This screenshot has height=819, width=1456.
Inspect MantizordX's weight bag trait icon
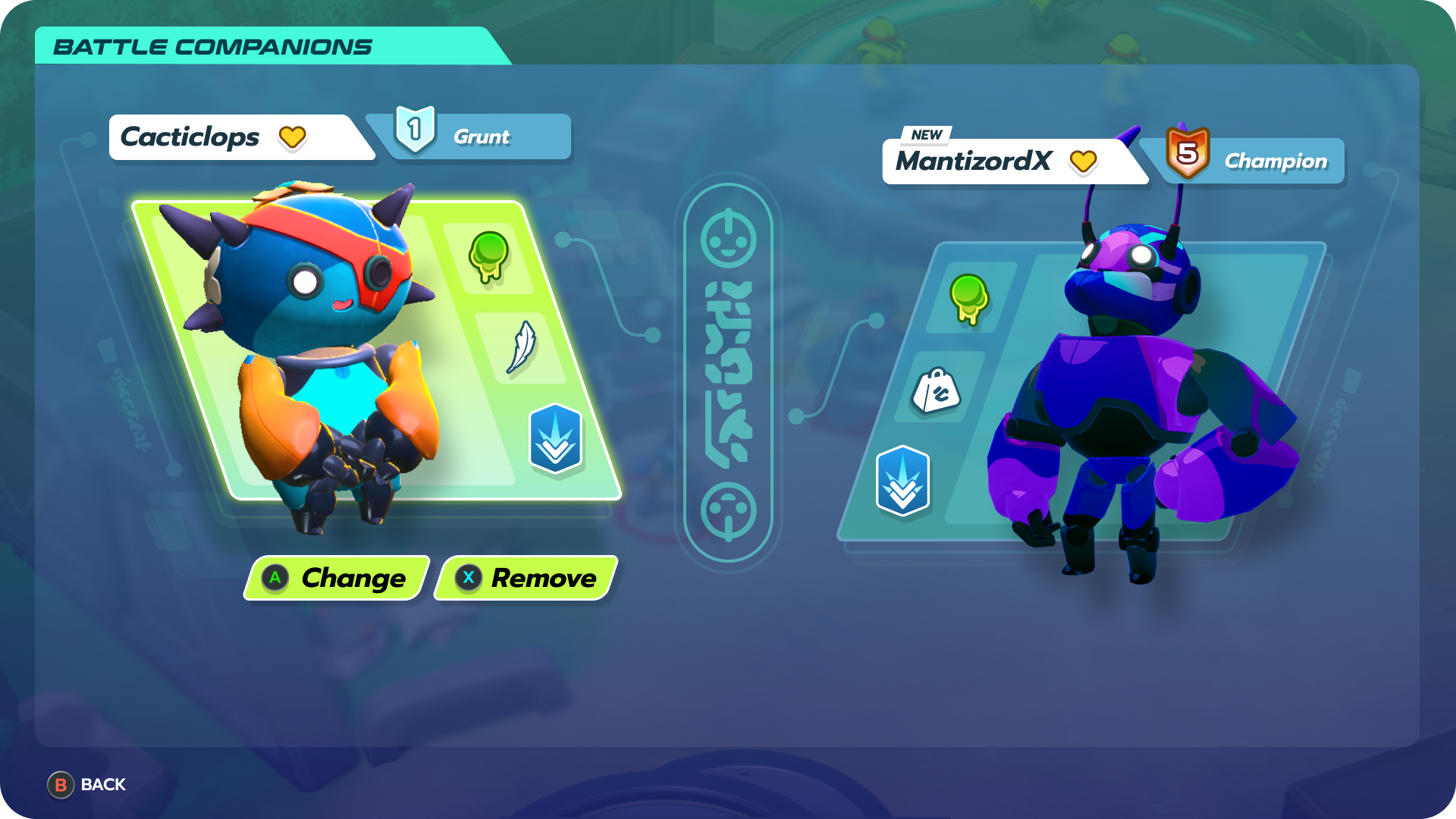click(936, 390)
